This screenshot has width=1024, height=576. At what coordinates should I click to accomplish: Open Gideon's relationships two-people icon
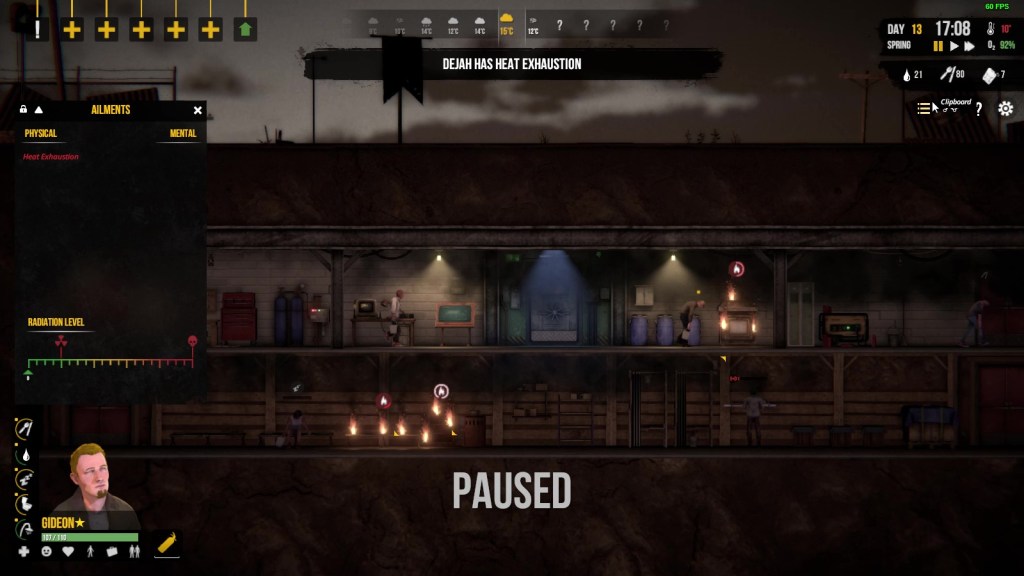point(135,551)
